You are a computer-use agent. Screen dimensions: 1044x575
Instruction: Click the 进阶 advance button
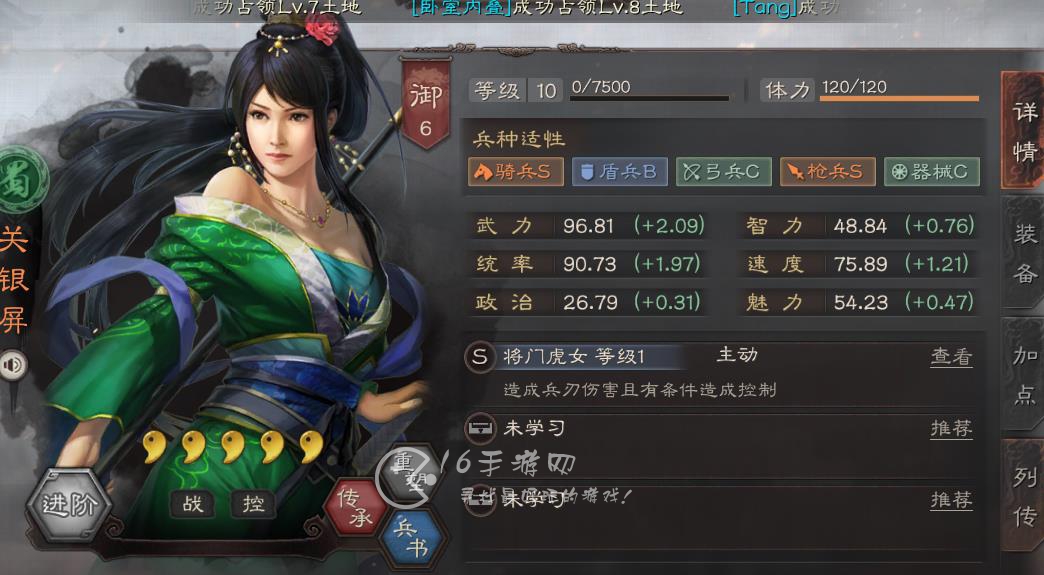pos(68,505)
